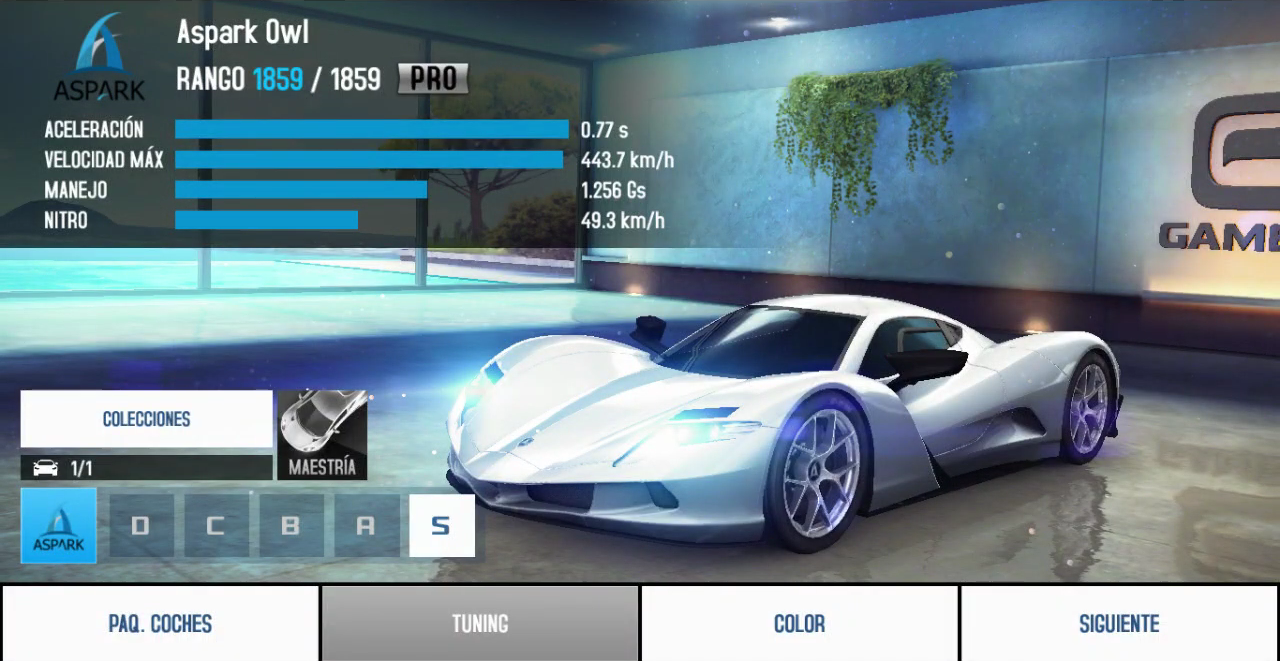Screen dimensions: 1280x661
Task: Open the Tuning menu
Action: [480, 623]
